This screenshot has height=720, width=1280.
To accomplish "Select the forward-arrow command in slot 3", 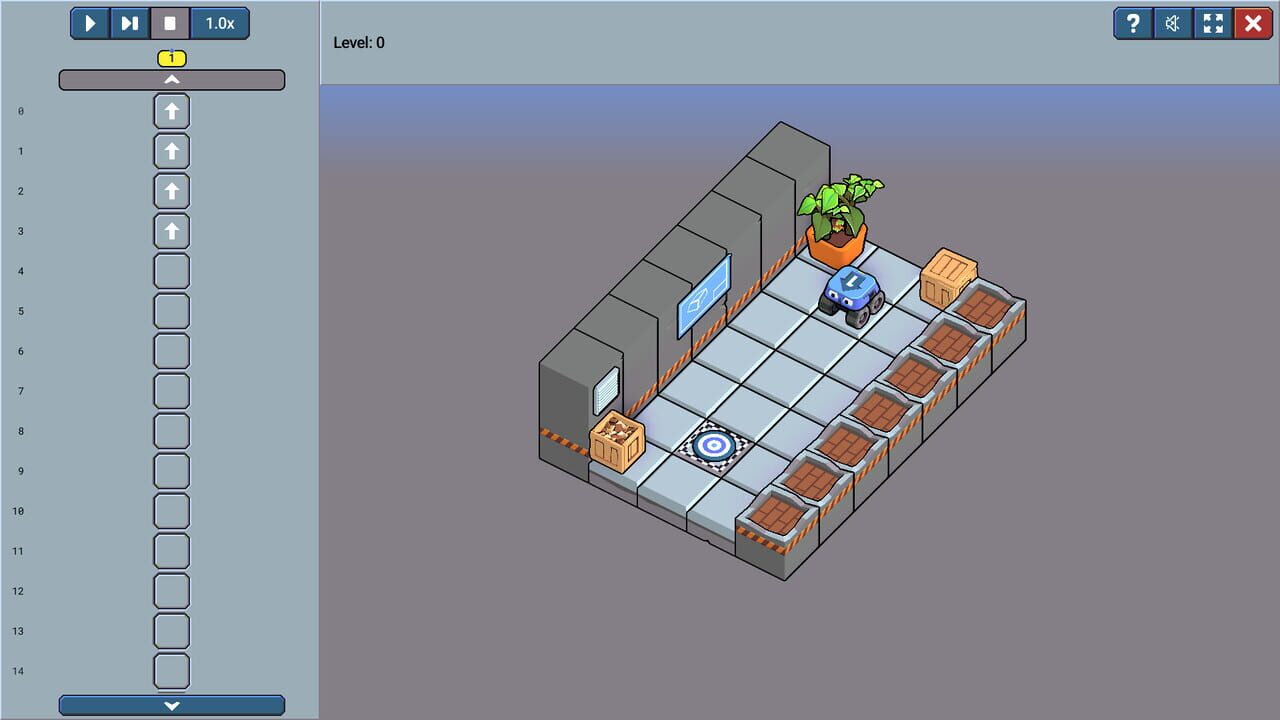I will [x=171, y=231].
